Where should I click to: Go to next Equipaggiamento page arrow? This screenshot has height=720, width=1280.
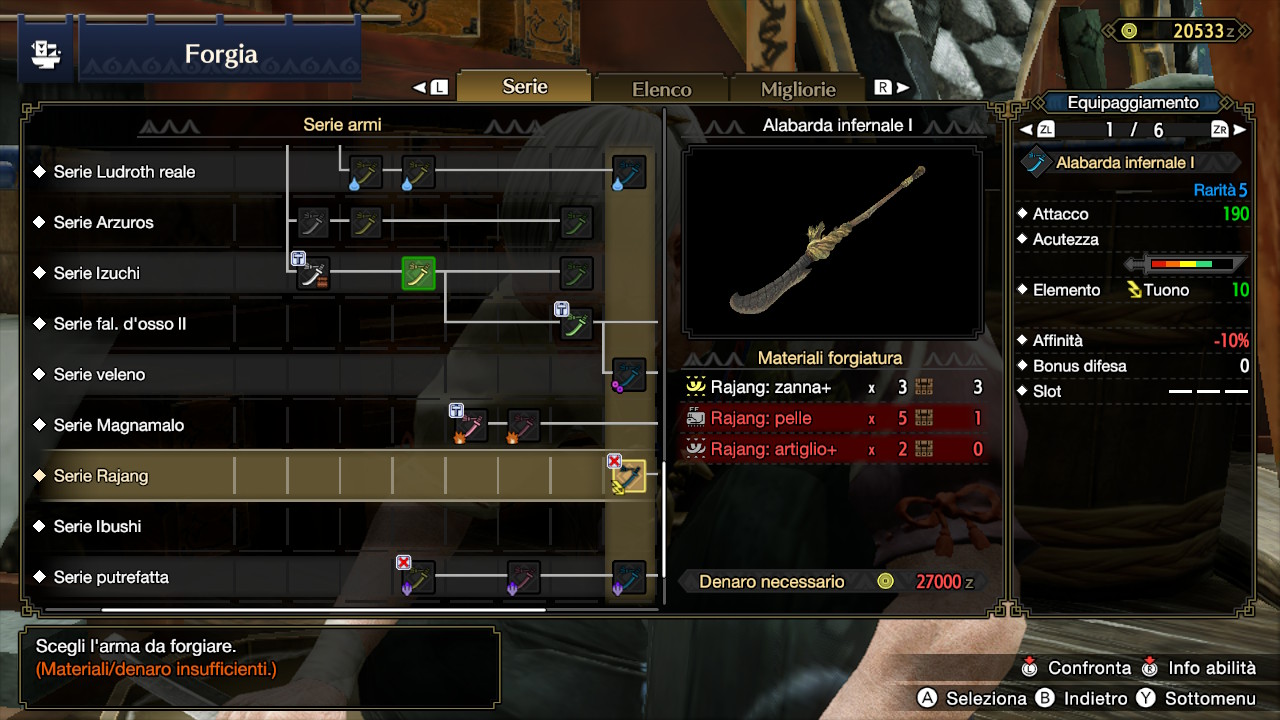click(1240, 130)
